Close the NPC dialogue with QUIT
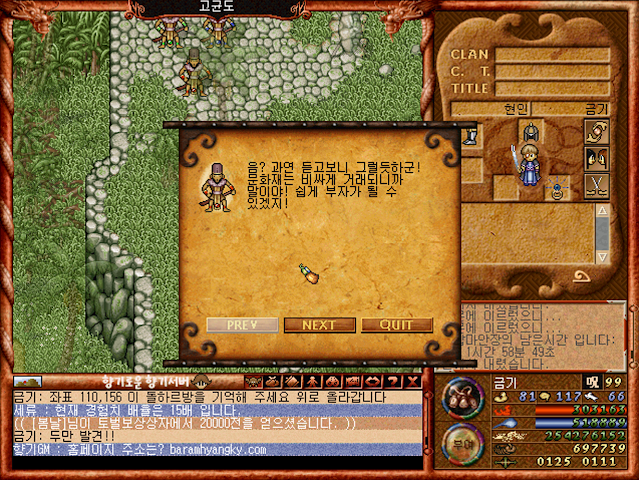 [x=397, y=325]
